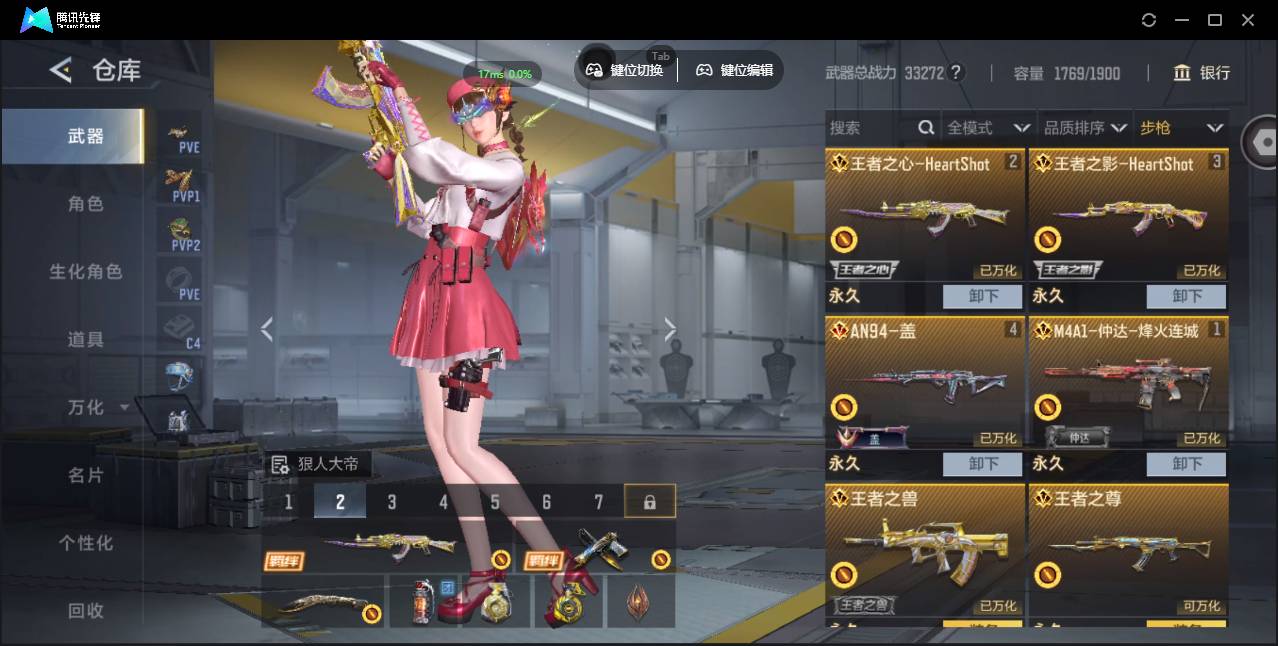Select the 道具 category
1278x646 pixels.
(x=85, y=340)
